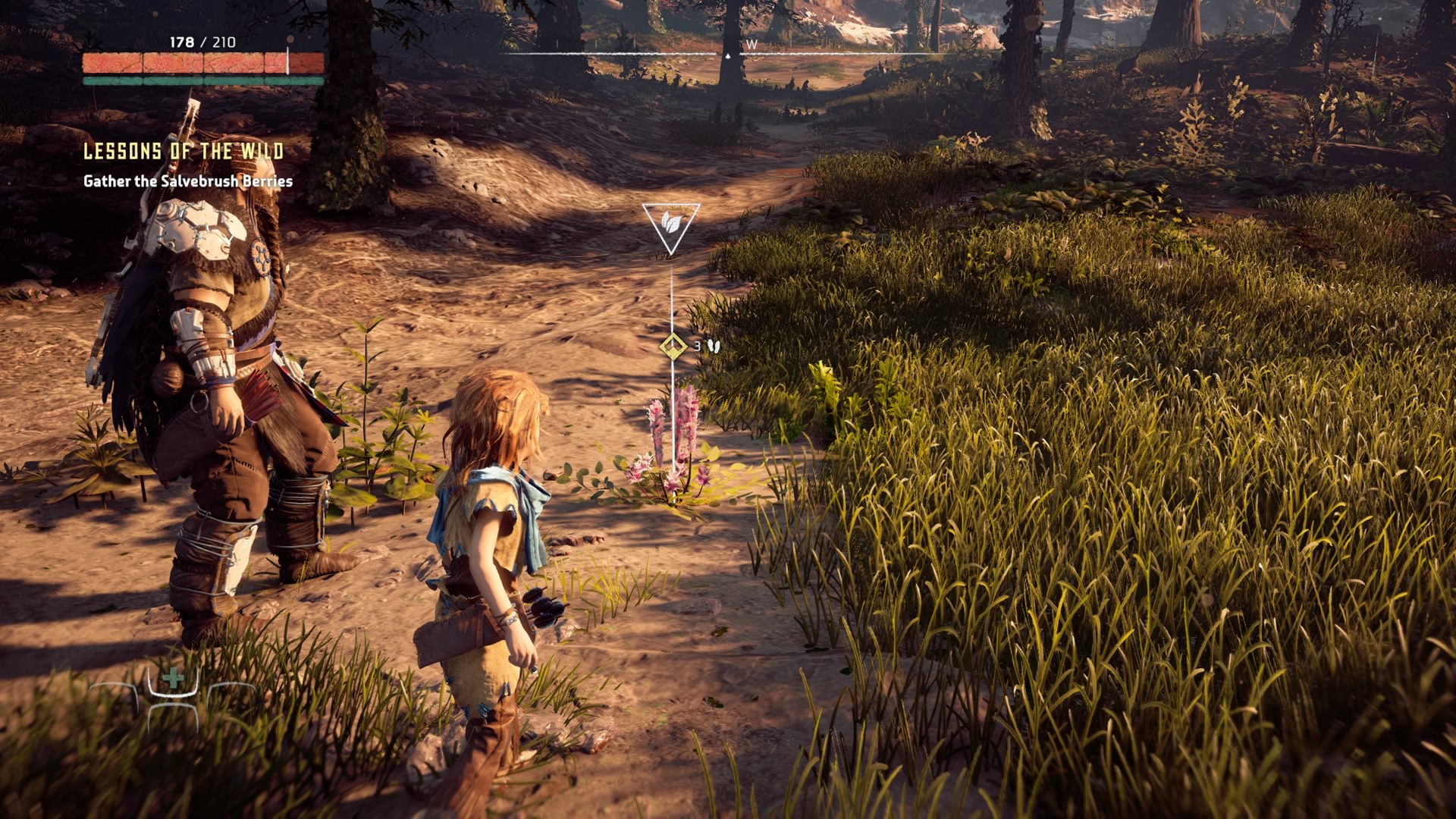Select the Lessons of the Wild quest tracker
This screenshot has width=1456, height=819.
(x=184, y=152)
